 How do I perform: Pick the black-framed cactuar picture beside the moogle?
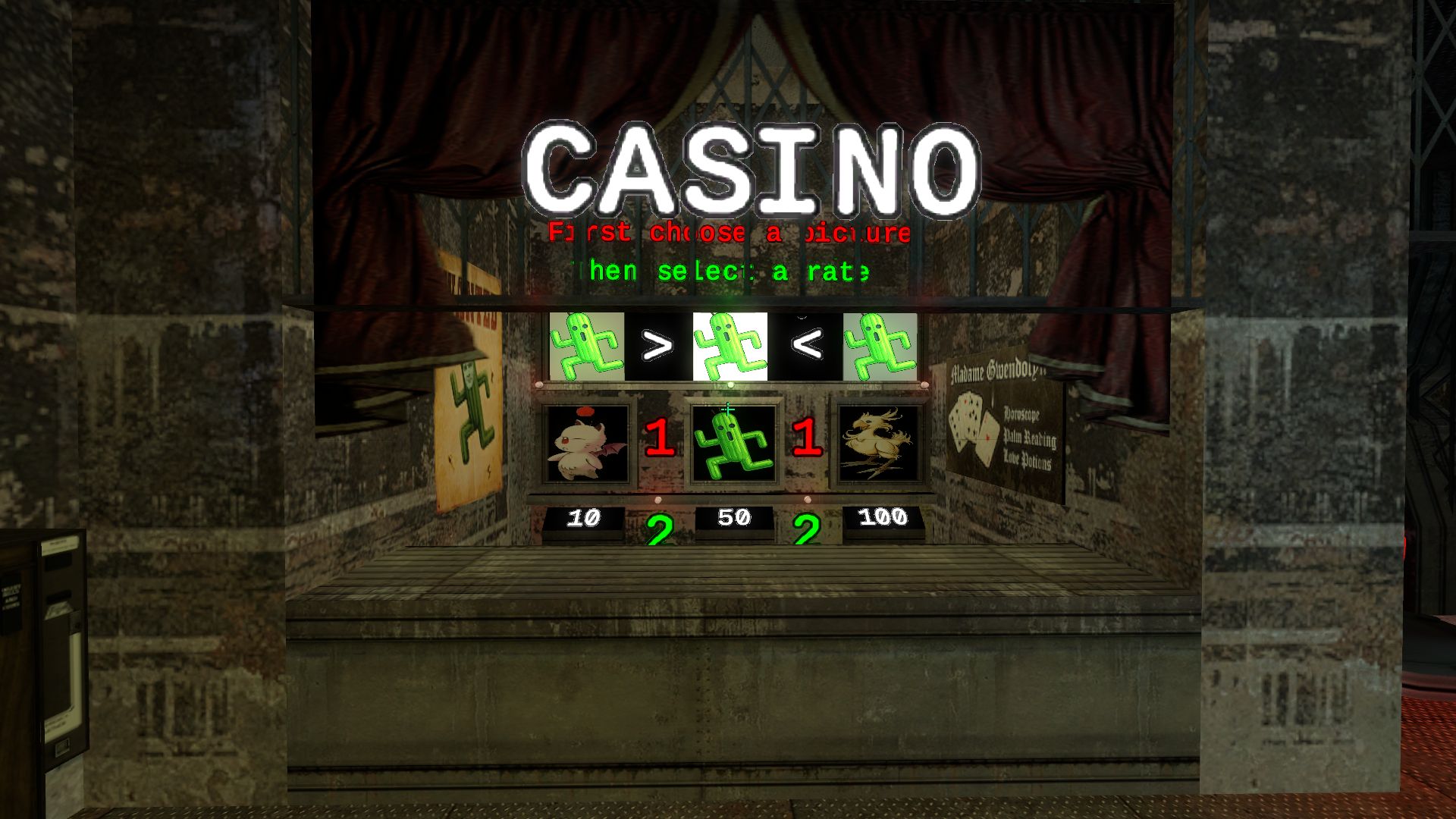733,444
